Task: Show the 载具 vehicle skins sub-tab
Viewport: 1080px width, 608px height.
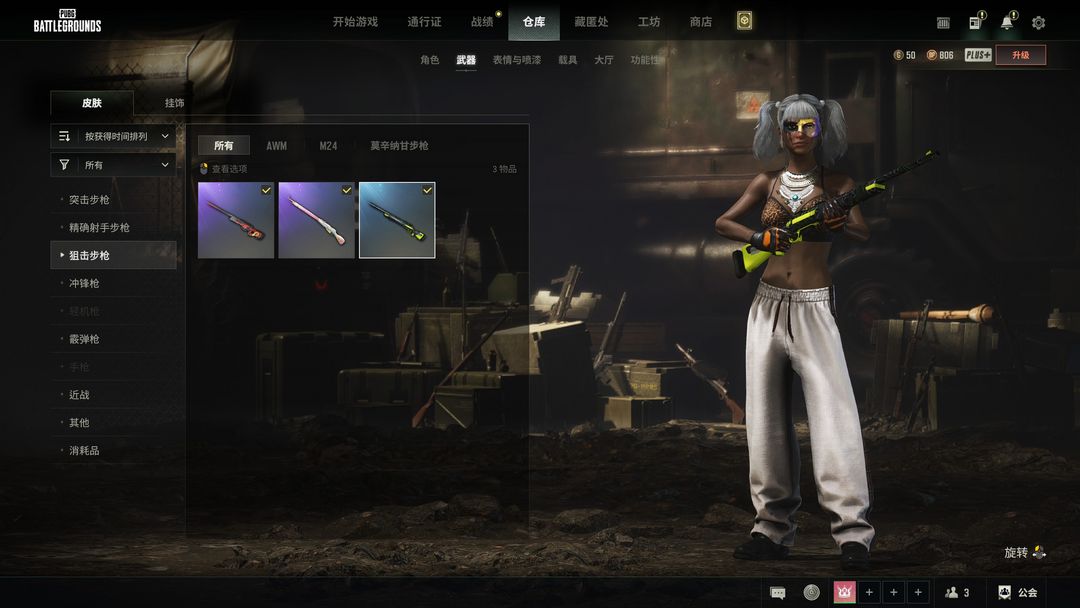Action: click(567, 60)
